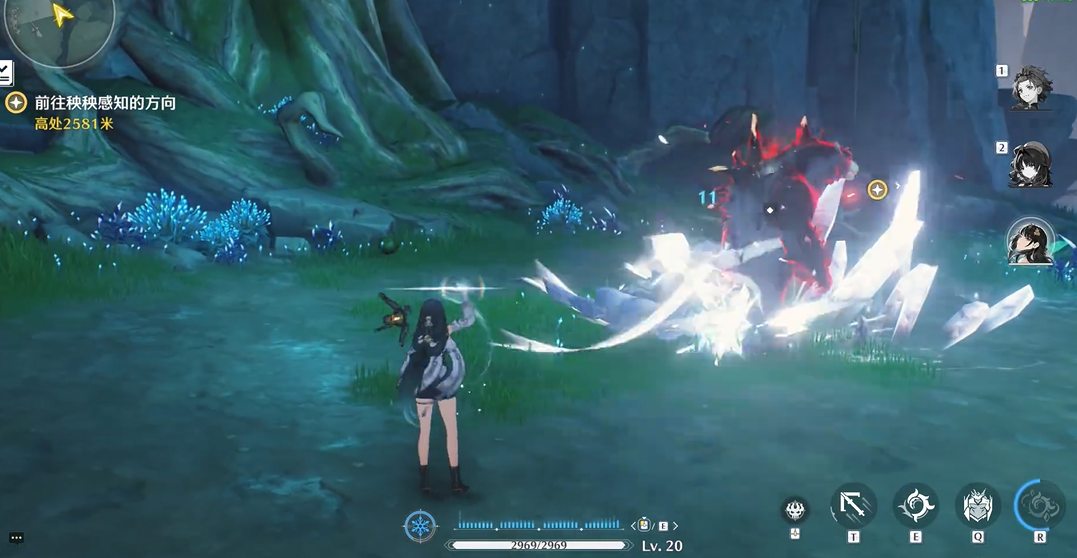Select the third party character portrait
Screen dimensions: 1077x558
(x=1030, y=242)
